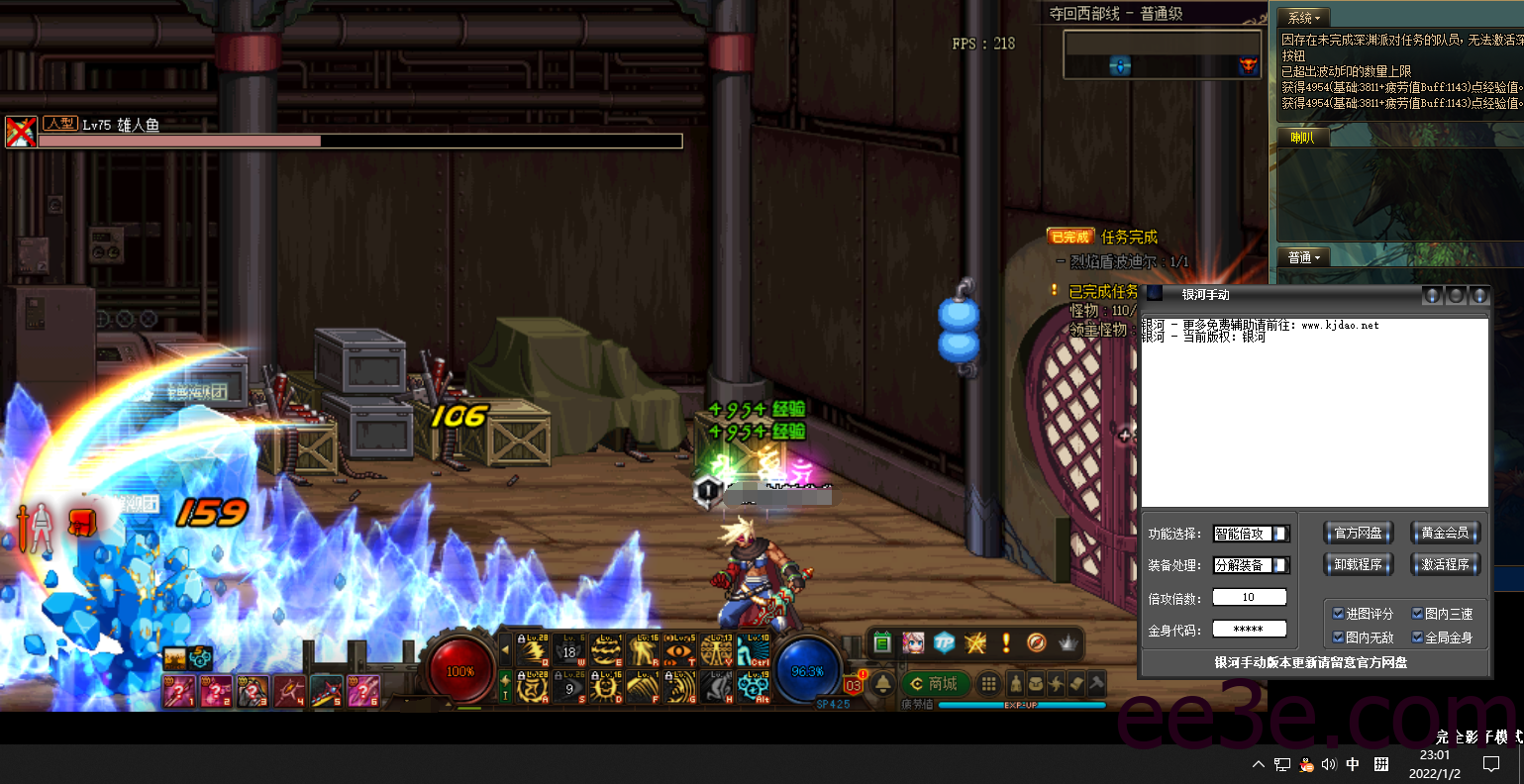Toggle the 图内无敌 checkbox

pos(1339,637)
